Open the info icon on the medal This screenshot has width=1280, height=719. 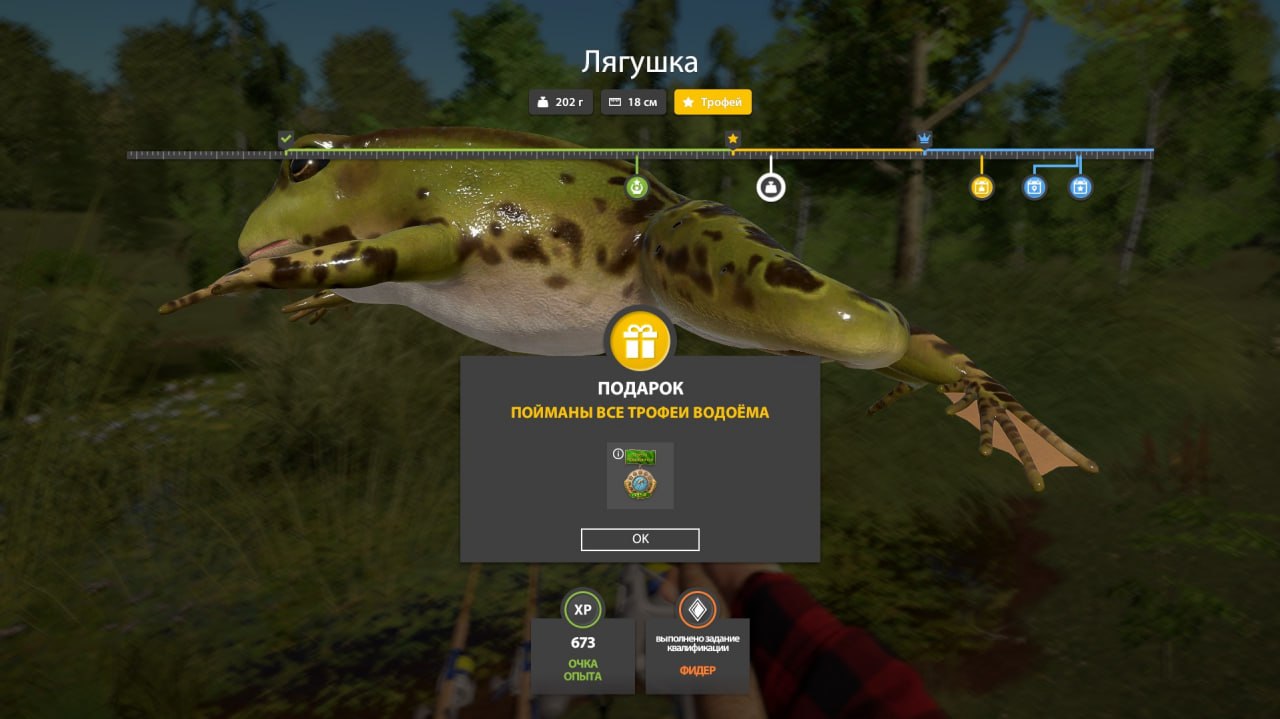point(618,454)
